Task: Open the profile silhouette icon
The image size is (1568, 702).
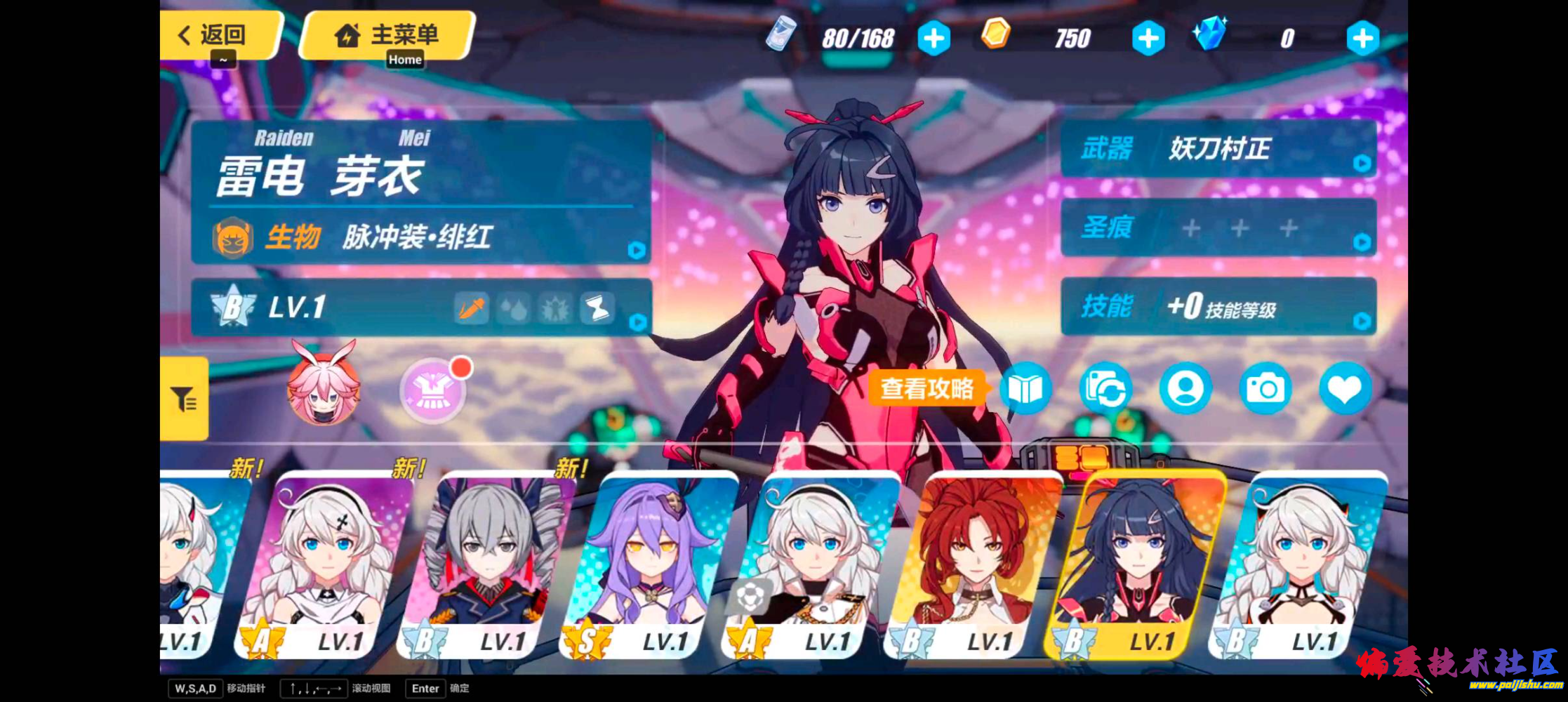Action: click(1185, 388)
